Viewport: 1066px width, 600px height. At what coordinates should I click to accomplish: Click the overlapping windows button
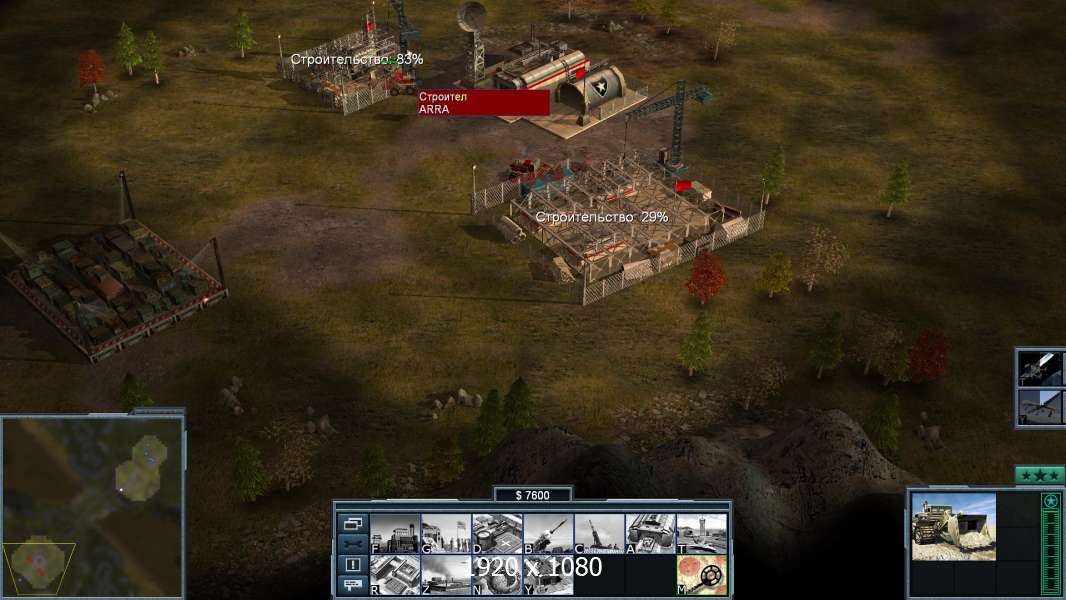point(352,523)
